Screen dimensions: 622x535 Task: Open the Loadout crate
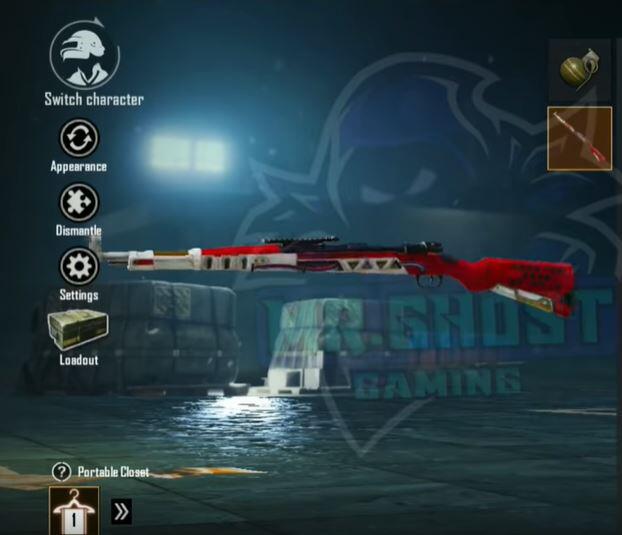point(78,330)
